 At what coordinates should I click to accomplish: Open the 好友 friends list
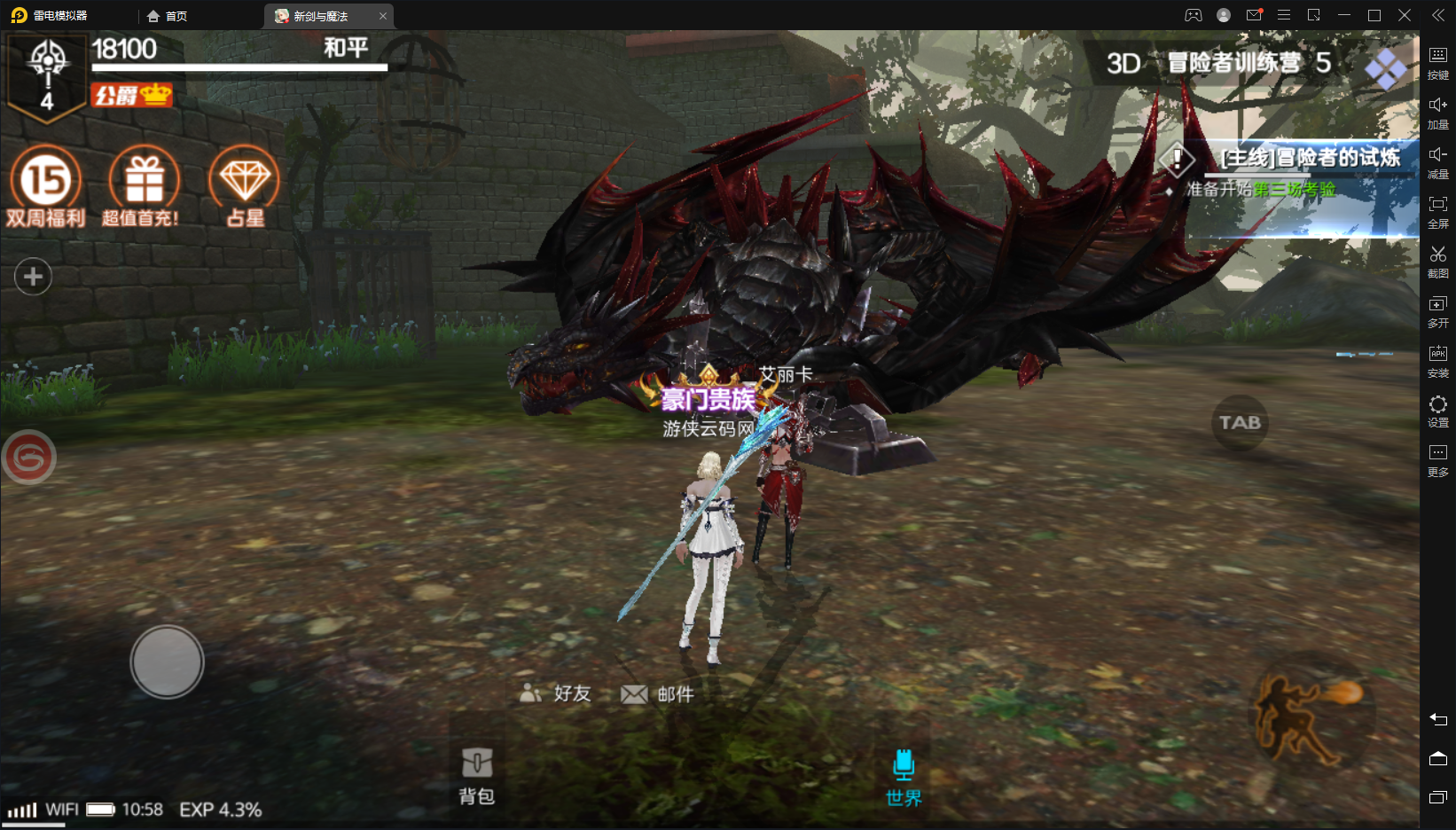(556, 693)
